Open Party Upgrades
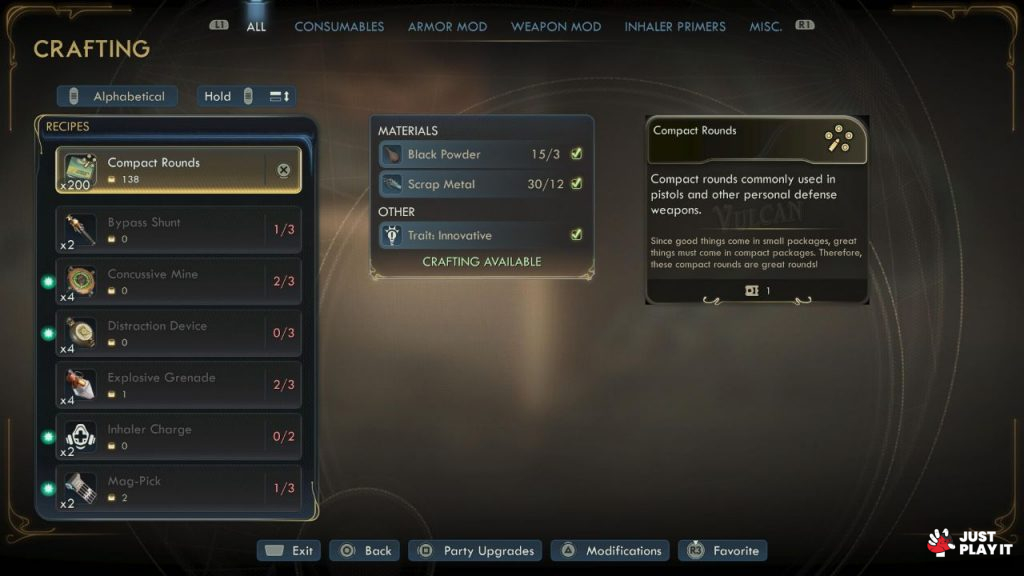Screen dimensions: 1024x576 (x=476, y=551)
